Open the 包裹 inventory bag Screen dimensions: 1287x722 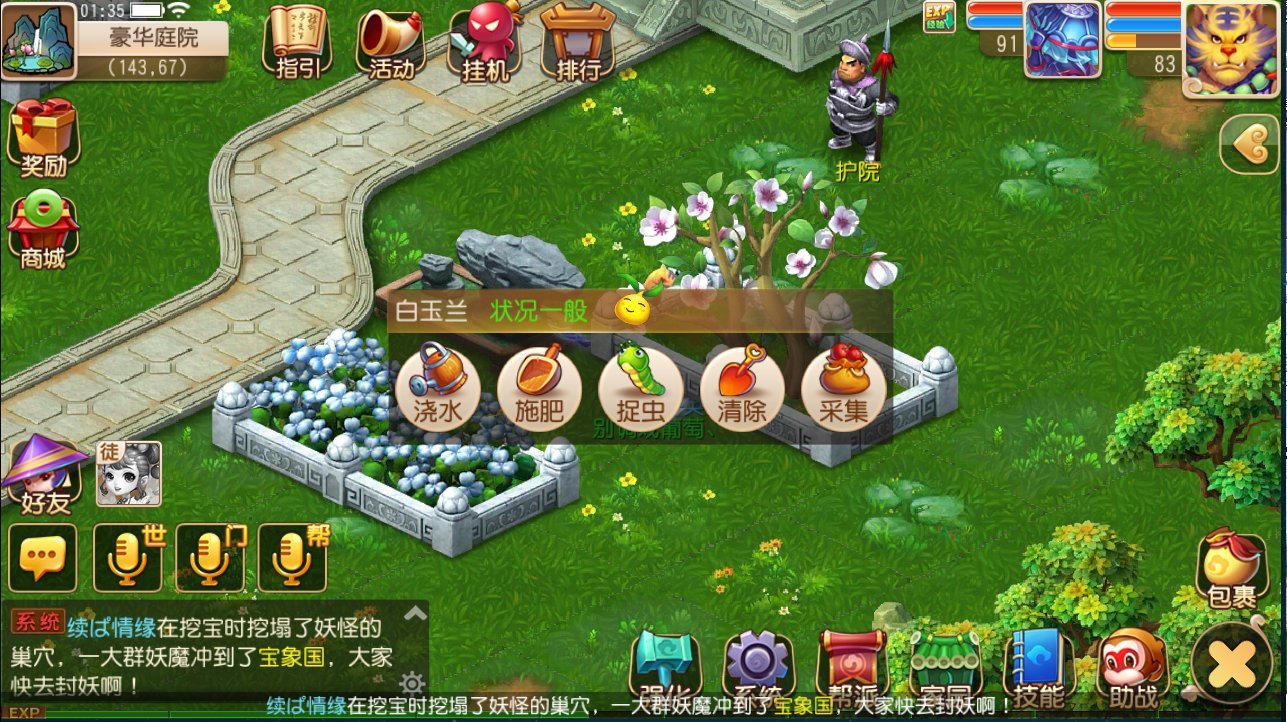point(1231,569)
